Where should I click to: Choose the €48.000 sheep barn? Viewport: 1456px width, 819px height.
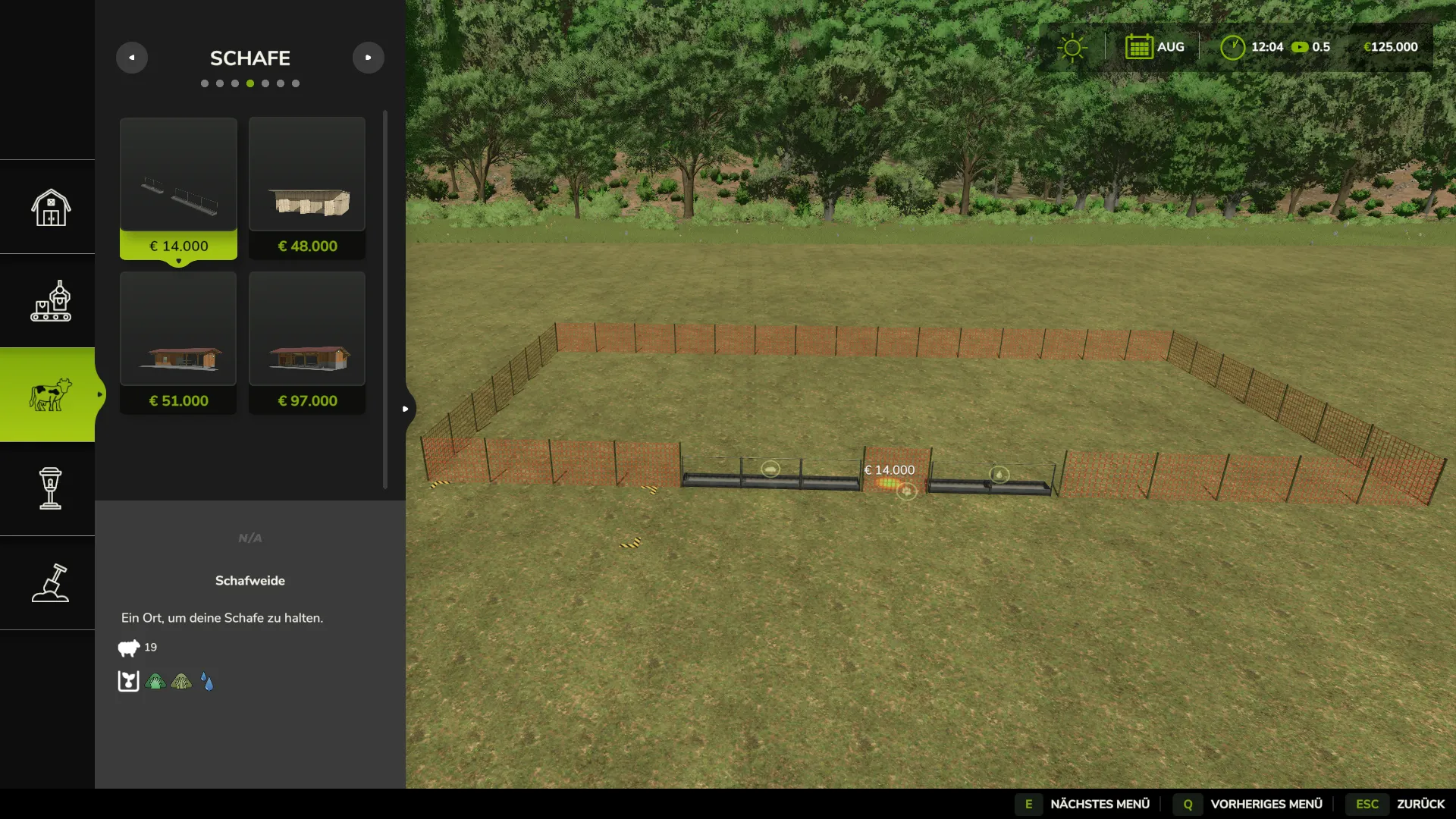307,188
